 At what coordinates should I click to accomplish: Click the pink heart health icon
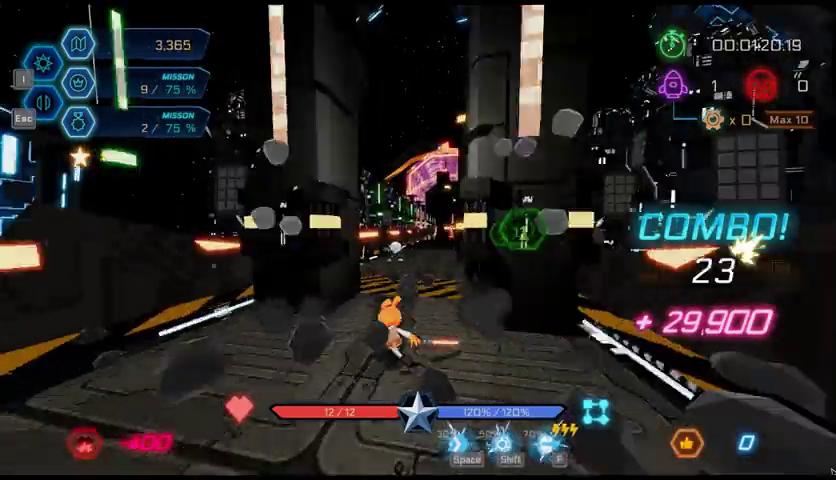tap(239, 408)
